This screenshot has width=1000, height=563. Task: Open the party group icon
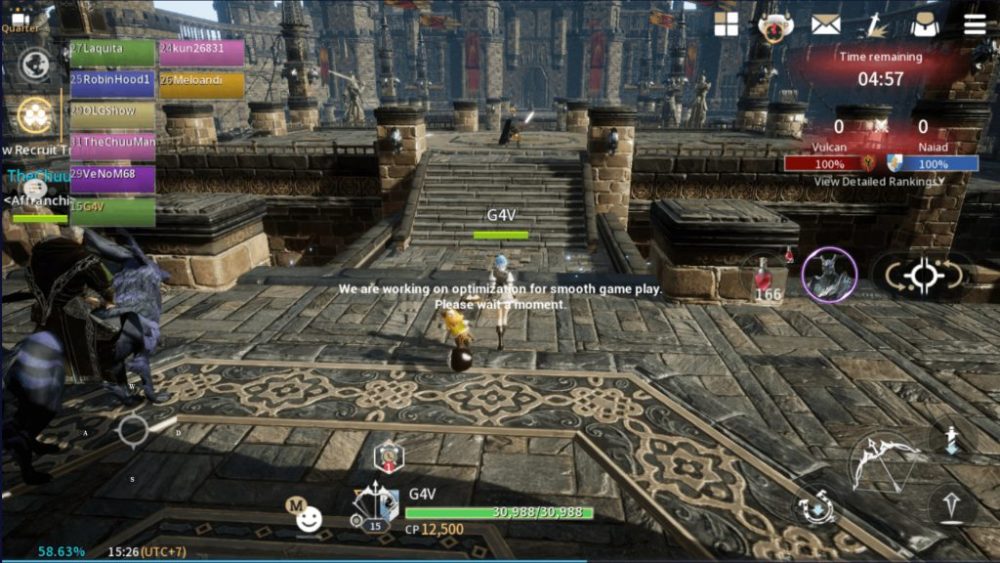click(x=35, y=117)
